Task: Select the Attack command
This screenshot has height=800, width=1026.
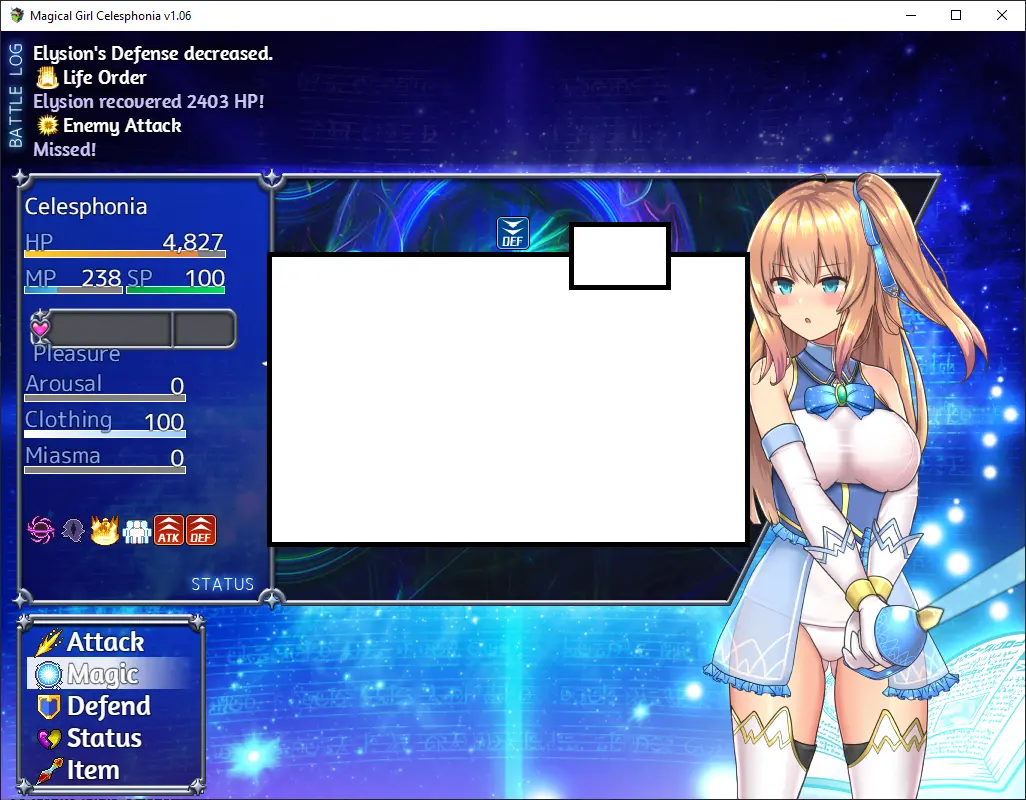Action: pyautogui.click(x=105, y=642)
